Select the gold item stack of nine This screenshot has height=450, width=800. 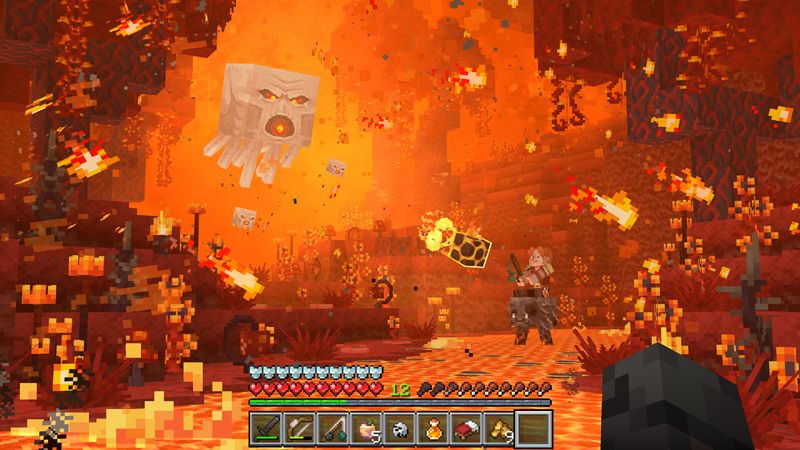tap(498, 427)
